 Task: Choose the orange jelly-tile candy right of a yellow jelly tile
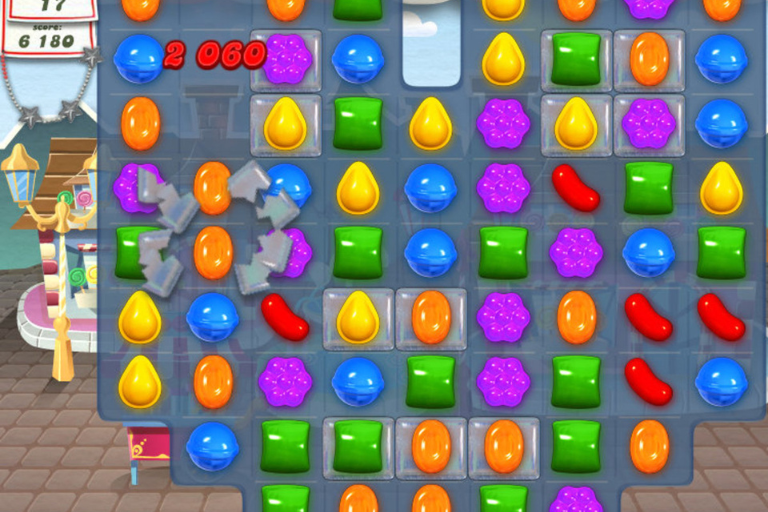(431, 317)
